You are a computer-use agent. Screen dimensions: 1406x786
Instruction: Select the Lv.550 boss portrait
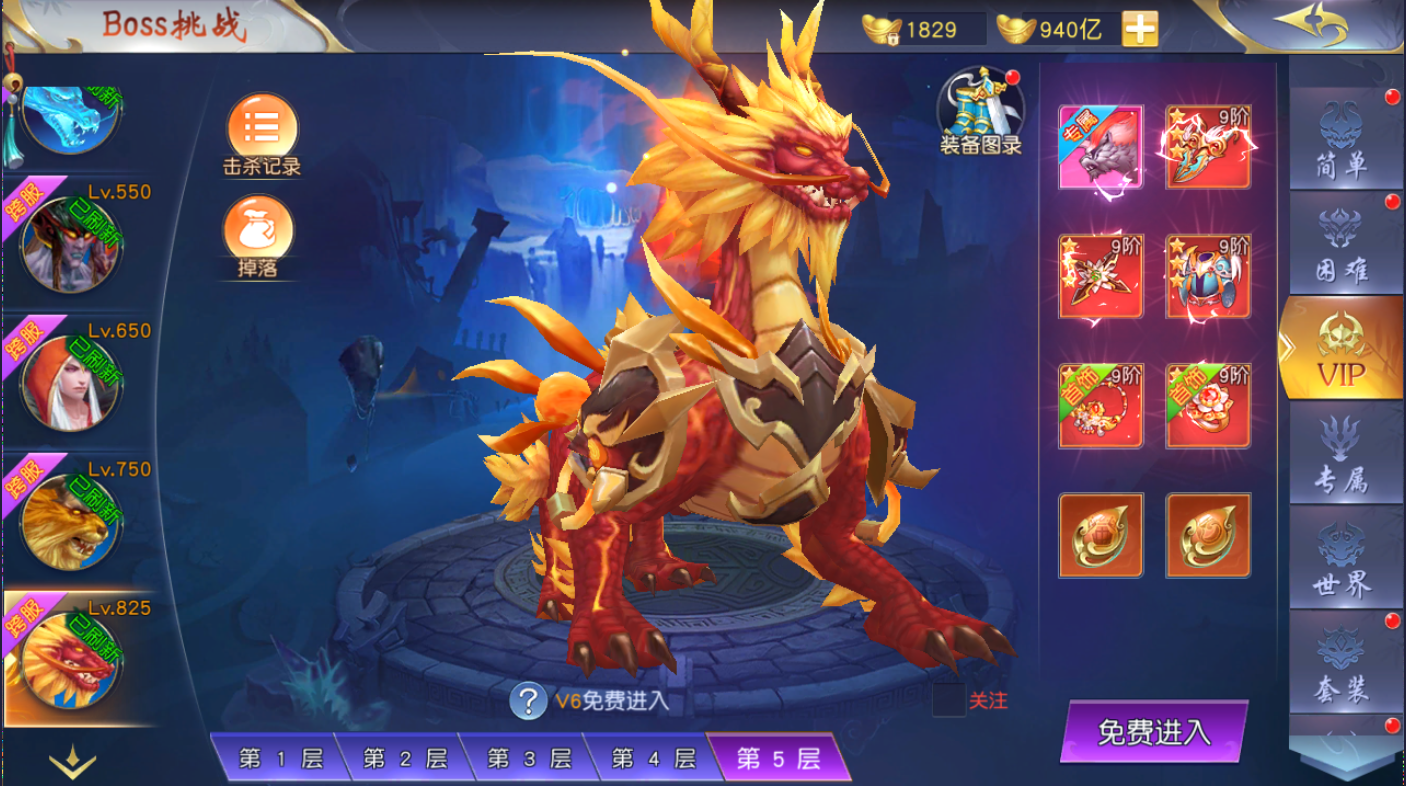click(x=70, y=245)
